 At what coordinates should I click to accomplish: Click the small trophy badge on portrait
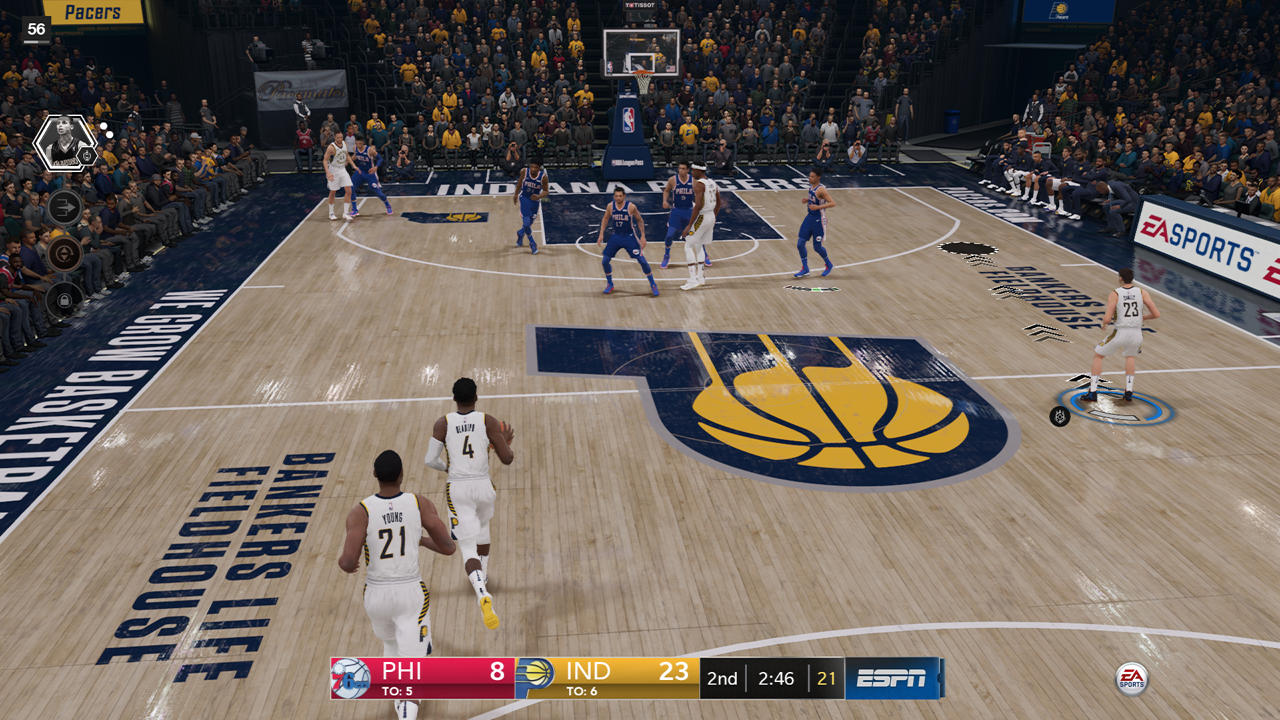(x=88, y=156)
